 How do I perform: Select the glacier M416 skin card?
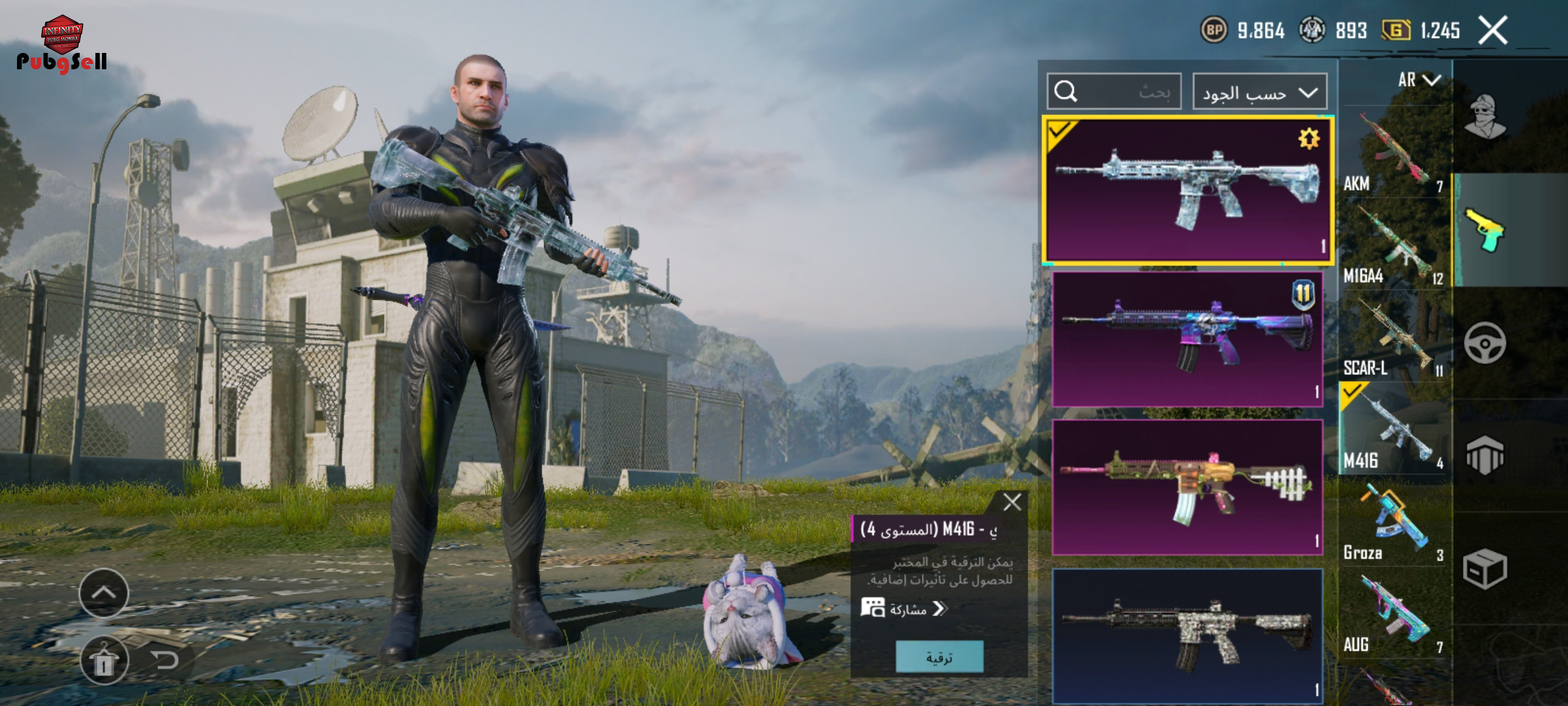pos(1186,190)
